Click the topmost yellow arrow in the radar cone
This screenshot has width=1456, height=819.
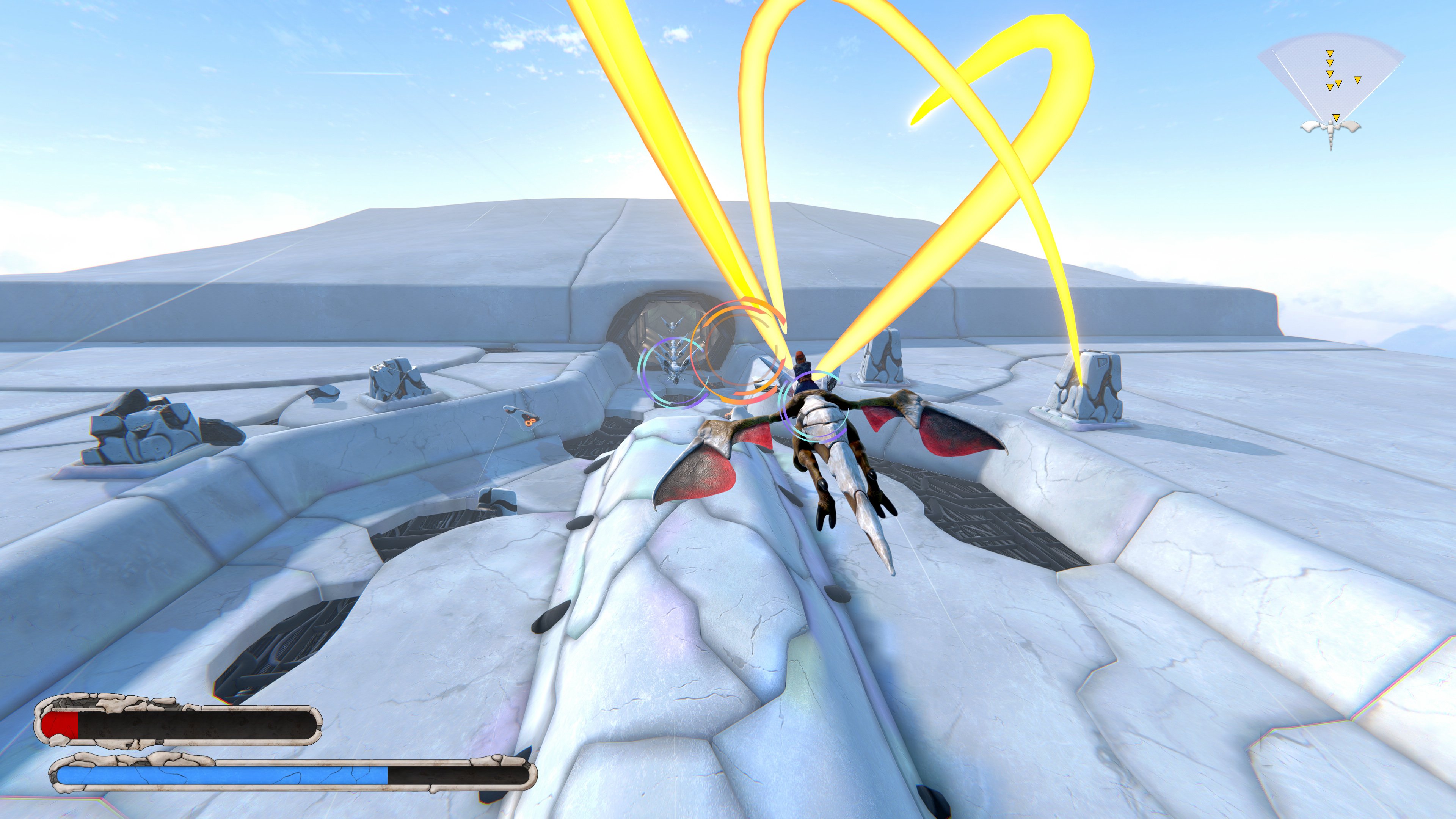pyautogui.click(x=1330, y=54)
